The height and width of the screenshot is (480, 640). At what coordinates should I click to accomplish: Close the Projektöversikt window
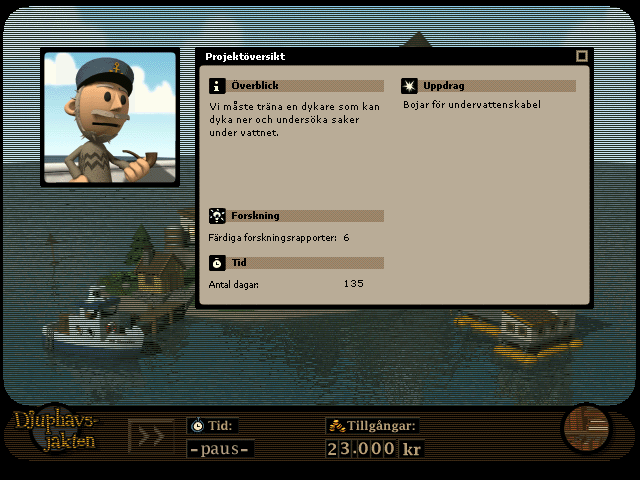581,57
